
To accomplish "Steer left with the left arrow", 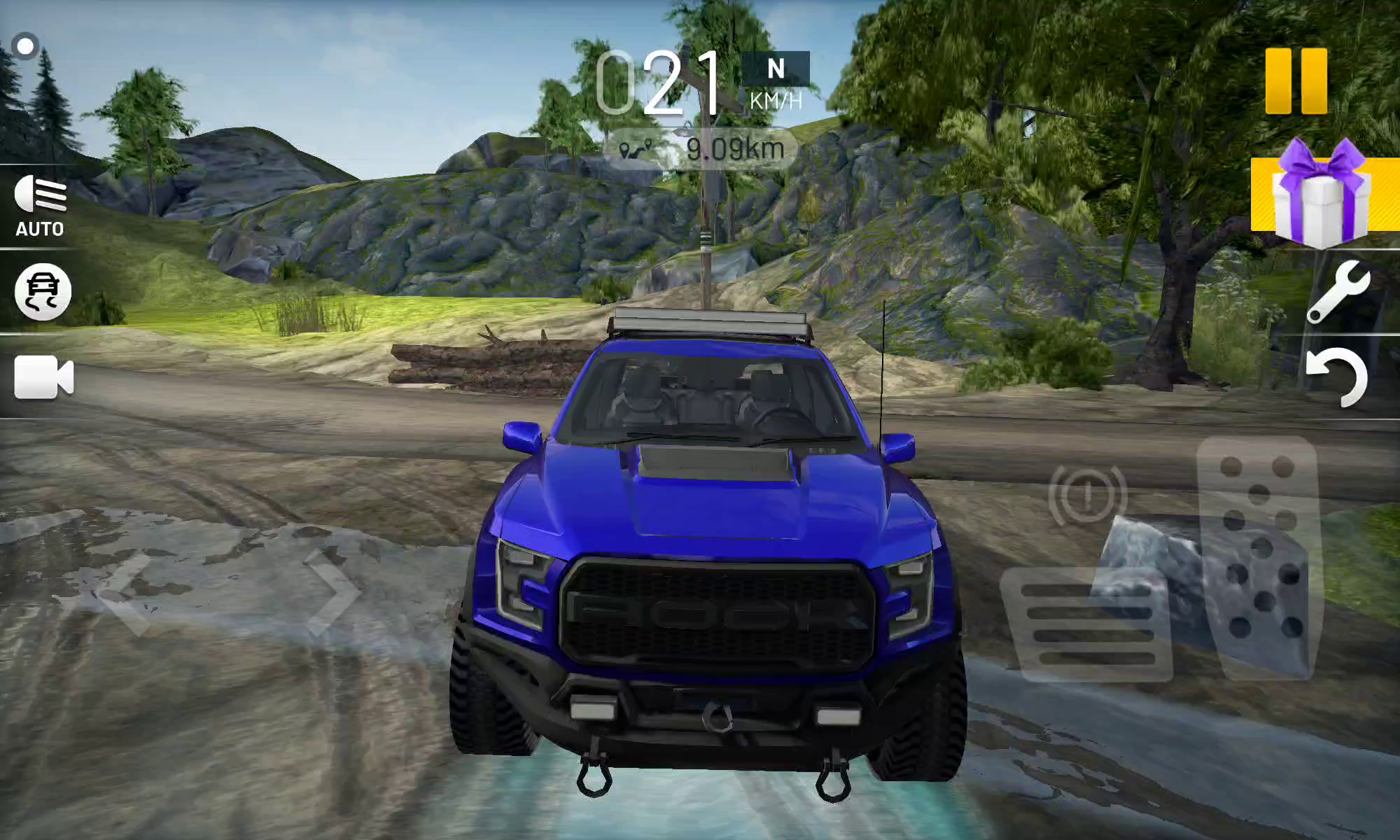I will tap(126, 594).
